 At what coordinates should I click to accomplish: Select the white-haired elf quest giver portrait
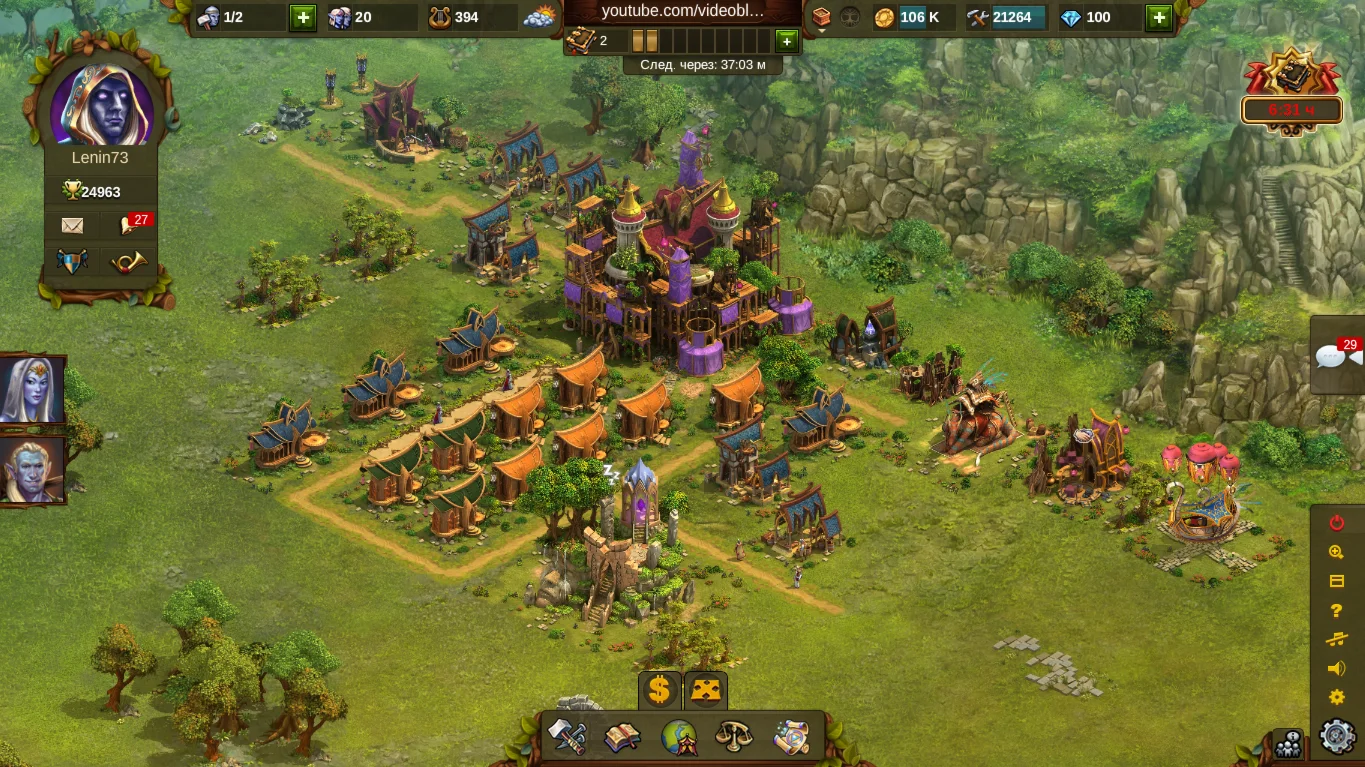pyautogui.click(x=32, y=390)
